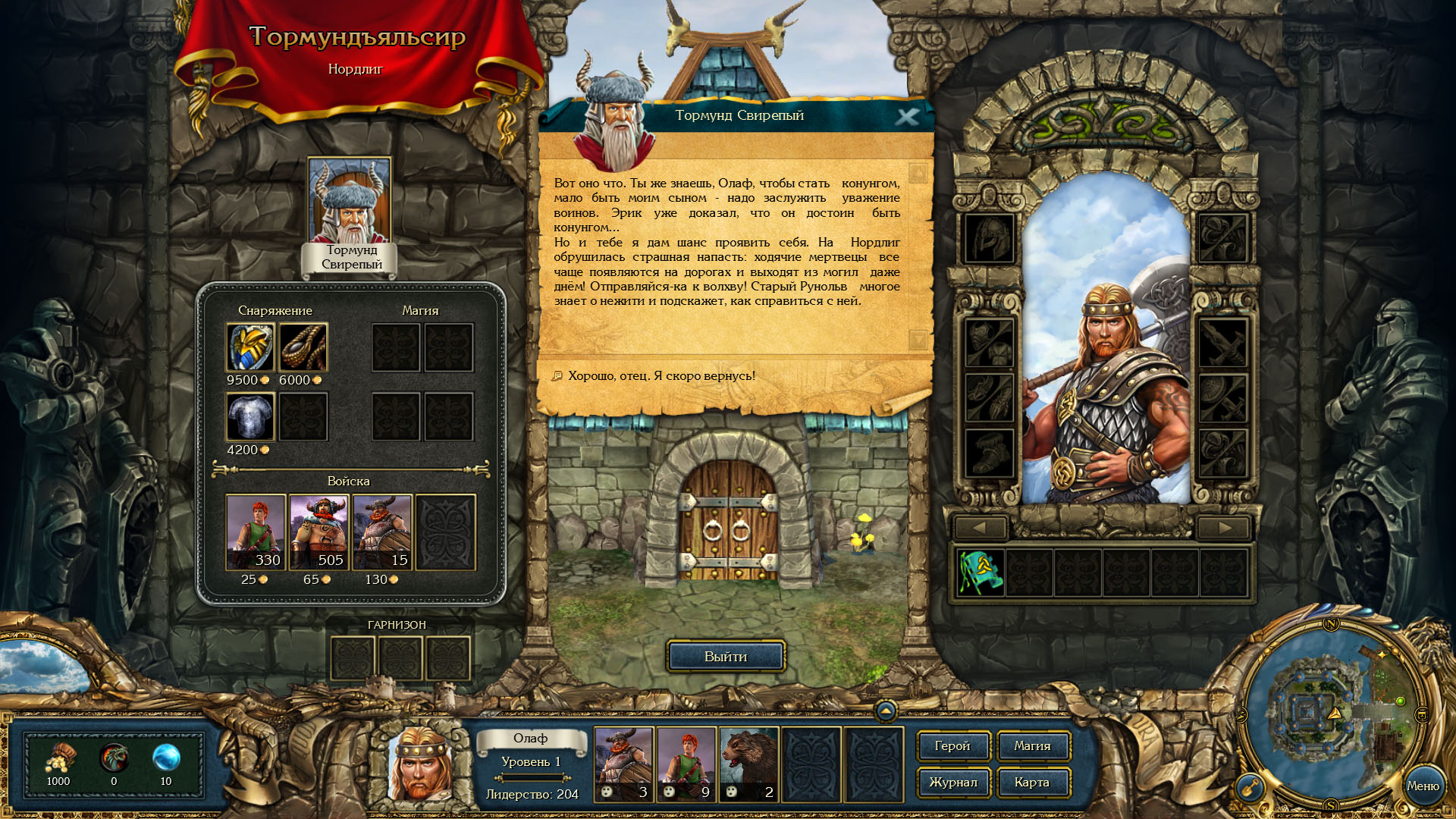1456x819 pixels.
Task: Open the Меню button
Action: [1422, 786]
